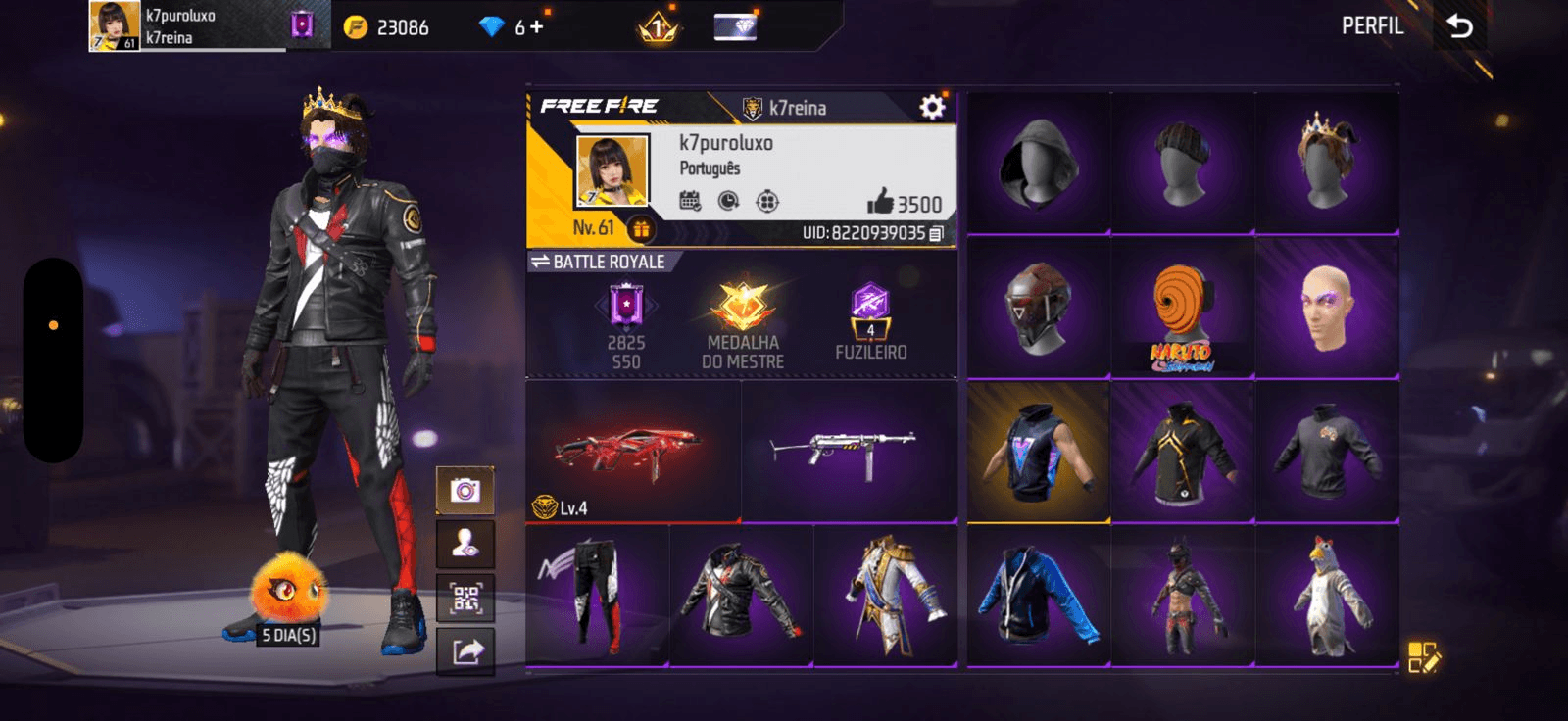Like the profile with thumbs up
Viewport: 1568px width, 721px height.
(x=880, y=202)
